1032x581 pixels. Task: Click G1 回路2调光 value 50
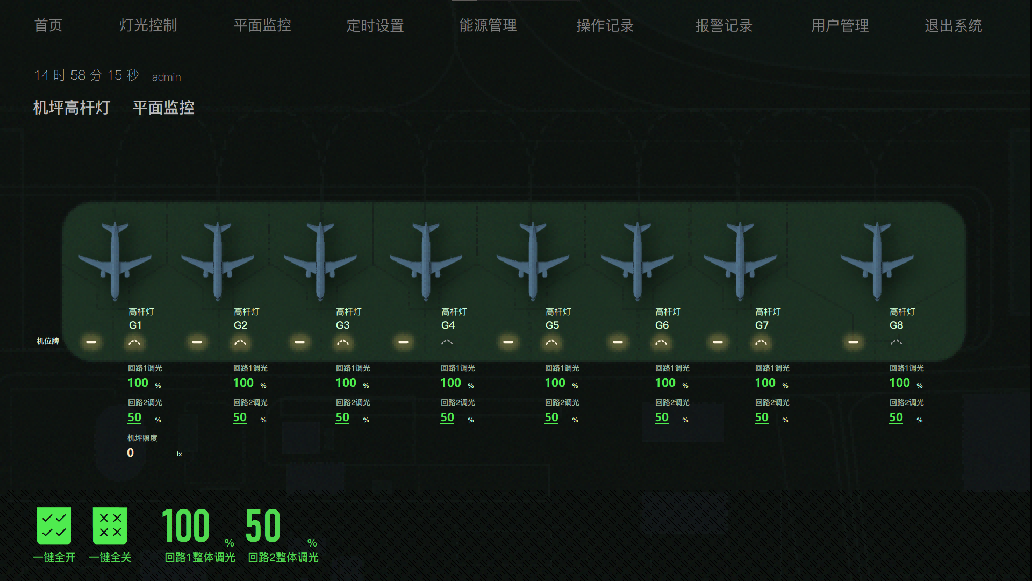click(135, 418)
